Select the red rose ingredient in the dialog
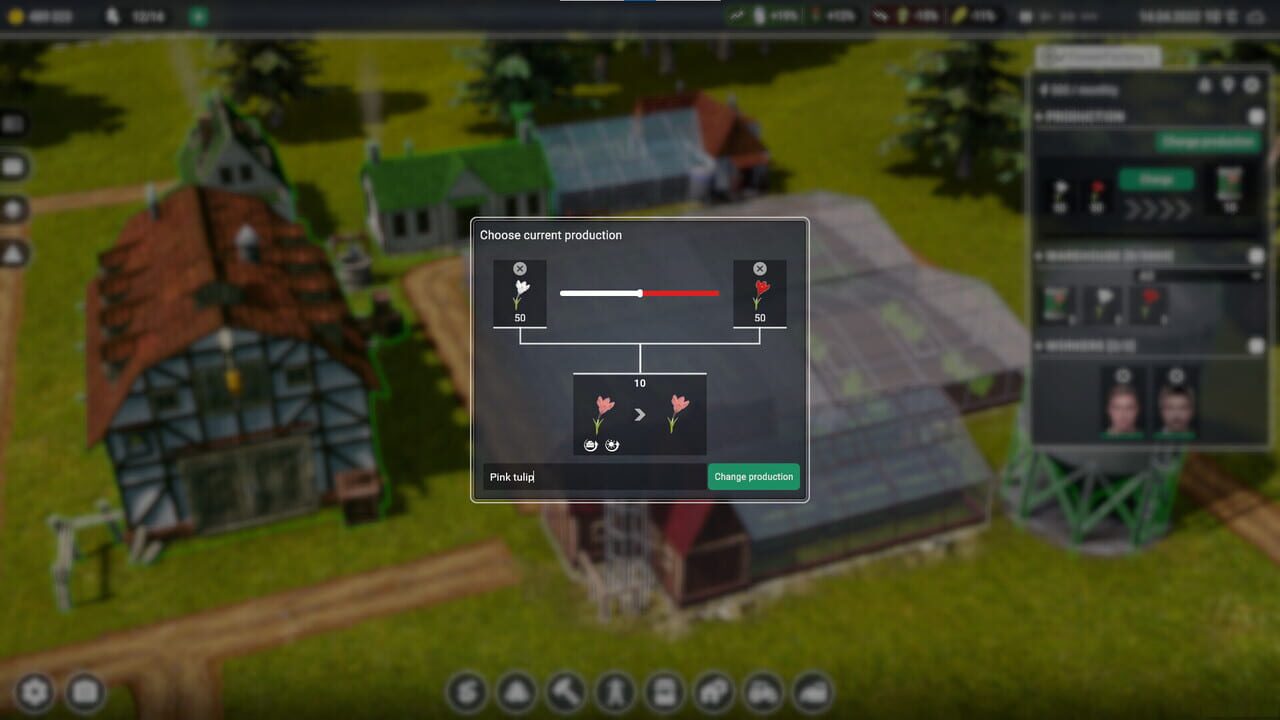This screenshot has height=720, width=1280. point(760,294)
